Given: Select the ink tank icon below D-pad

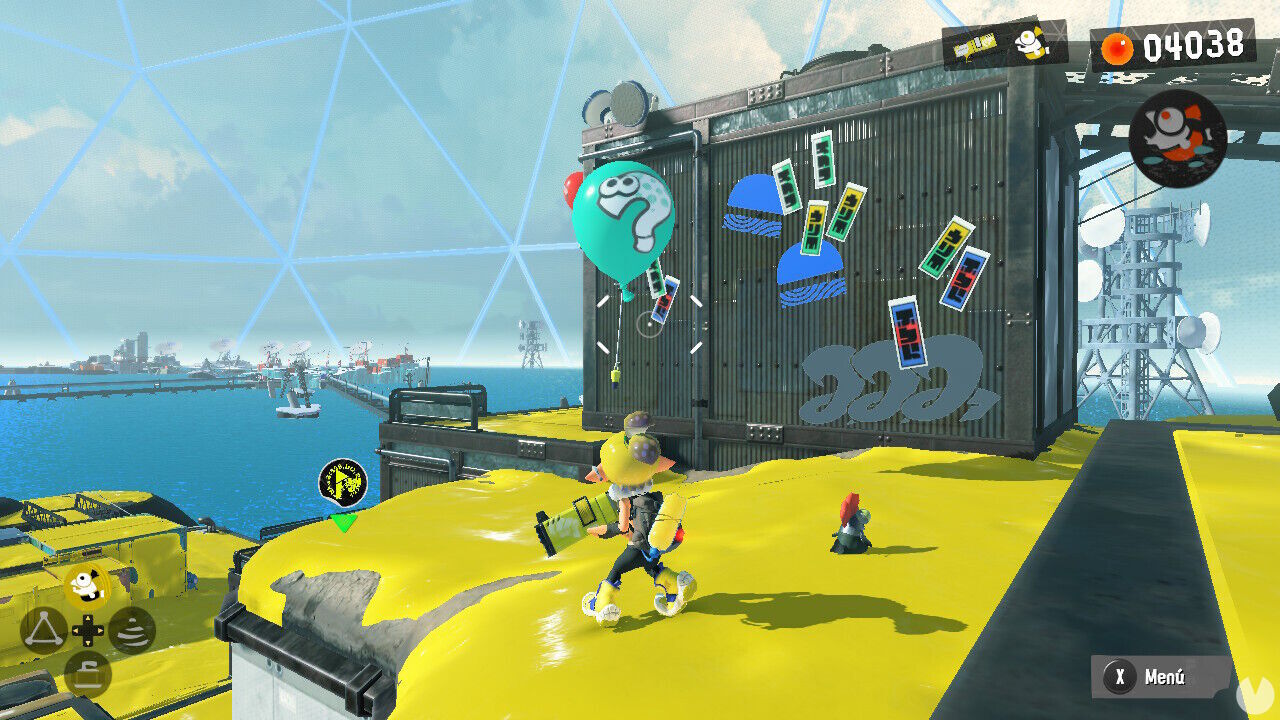Looking at the screenshot, I should pos(89,668).
